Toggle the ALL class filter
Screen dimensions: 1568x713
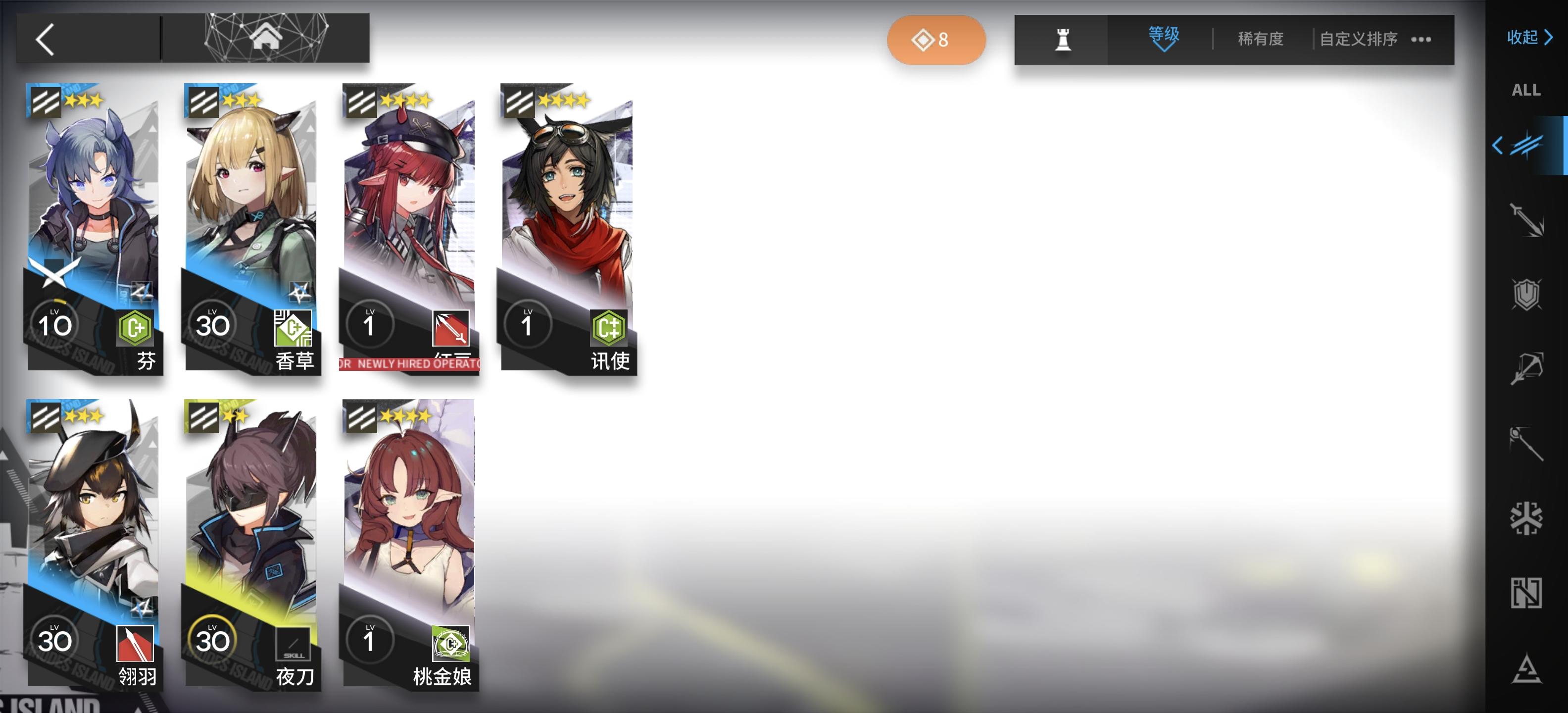pos(1526,90)
